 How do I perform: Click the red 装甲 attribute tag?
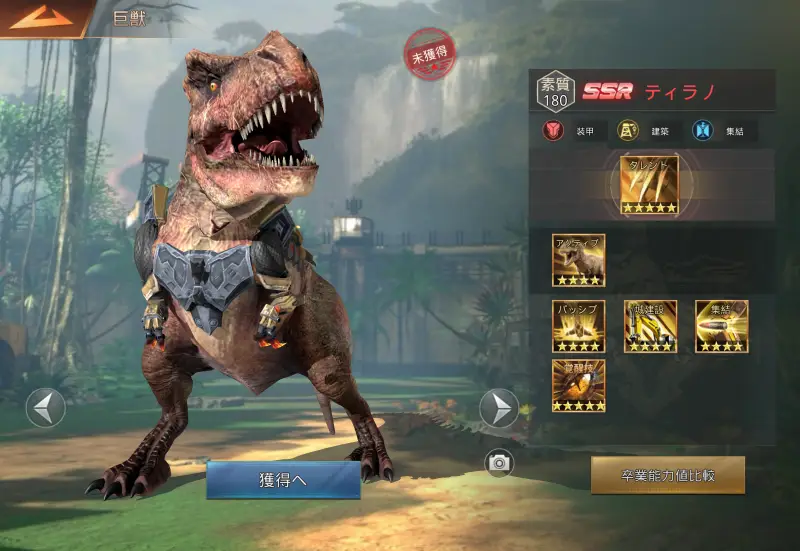tap(571, 131)
